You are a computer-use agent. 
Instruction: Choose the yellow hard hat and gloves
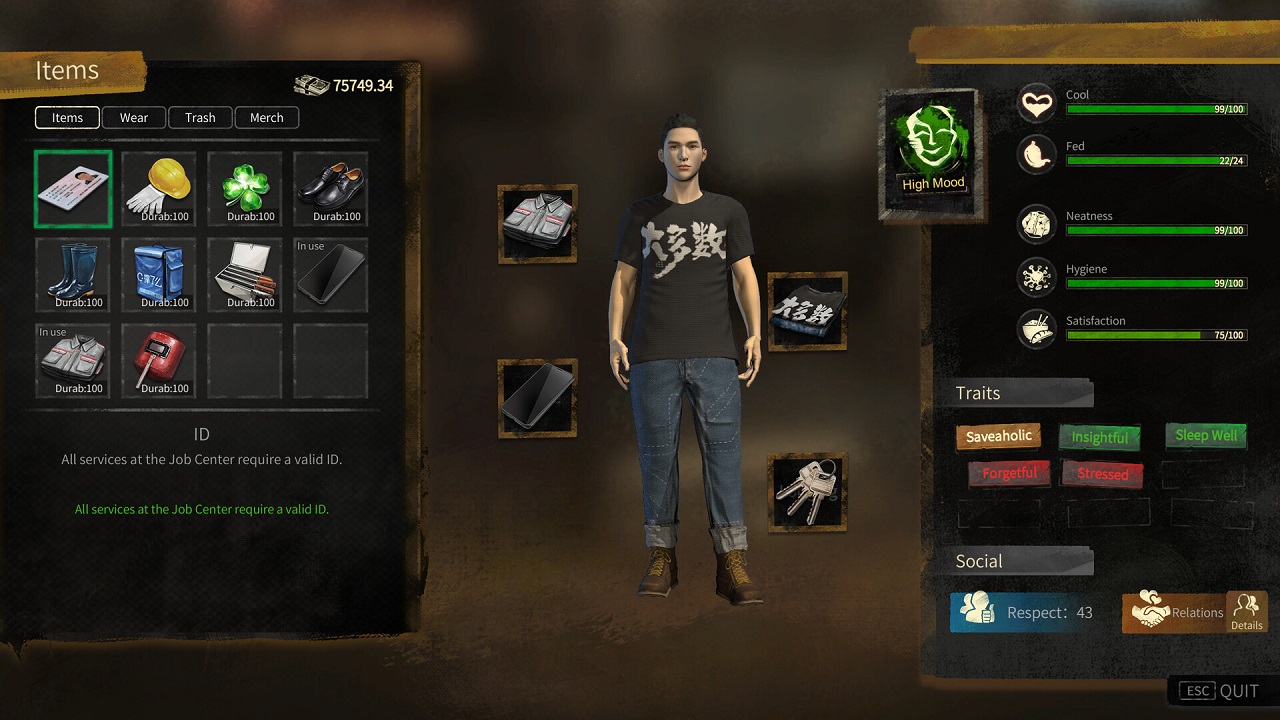(x=158, y=189)
